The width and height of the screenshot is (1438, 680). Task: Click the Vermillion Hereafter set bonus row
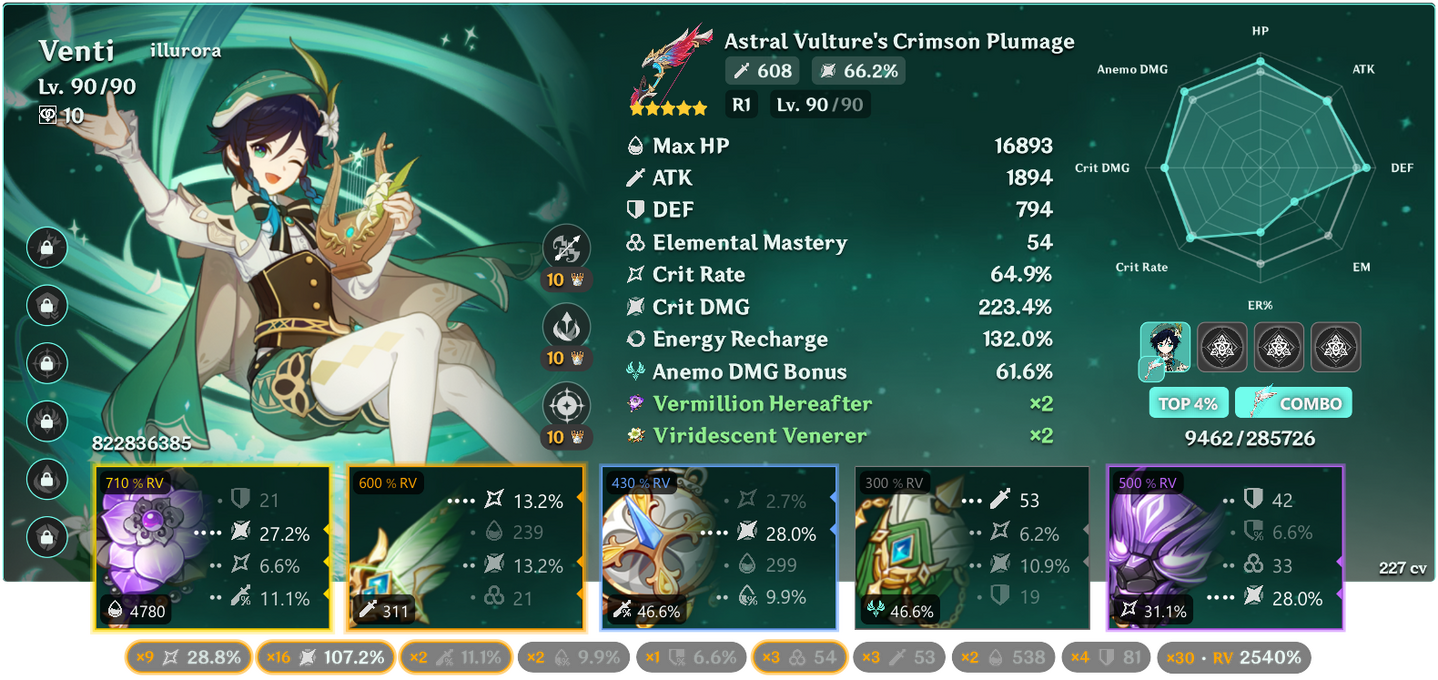(838, 404)
